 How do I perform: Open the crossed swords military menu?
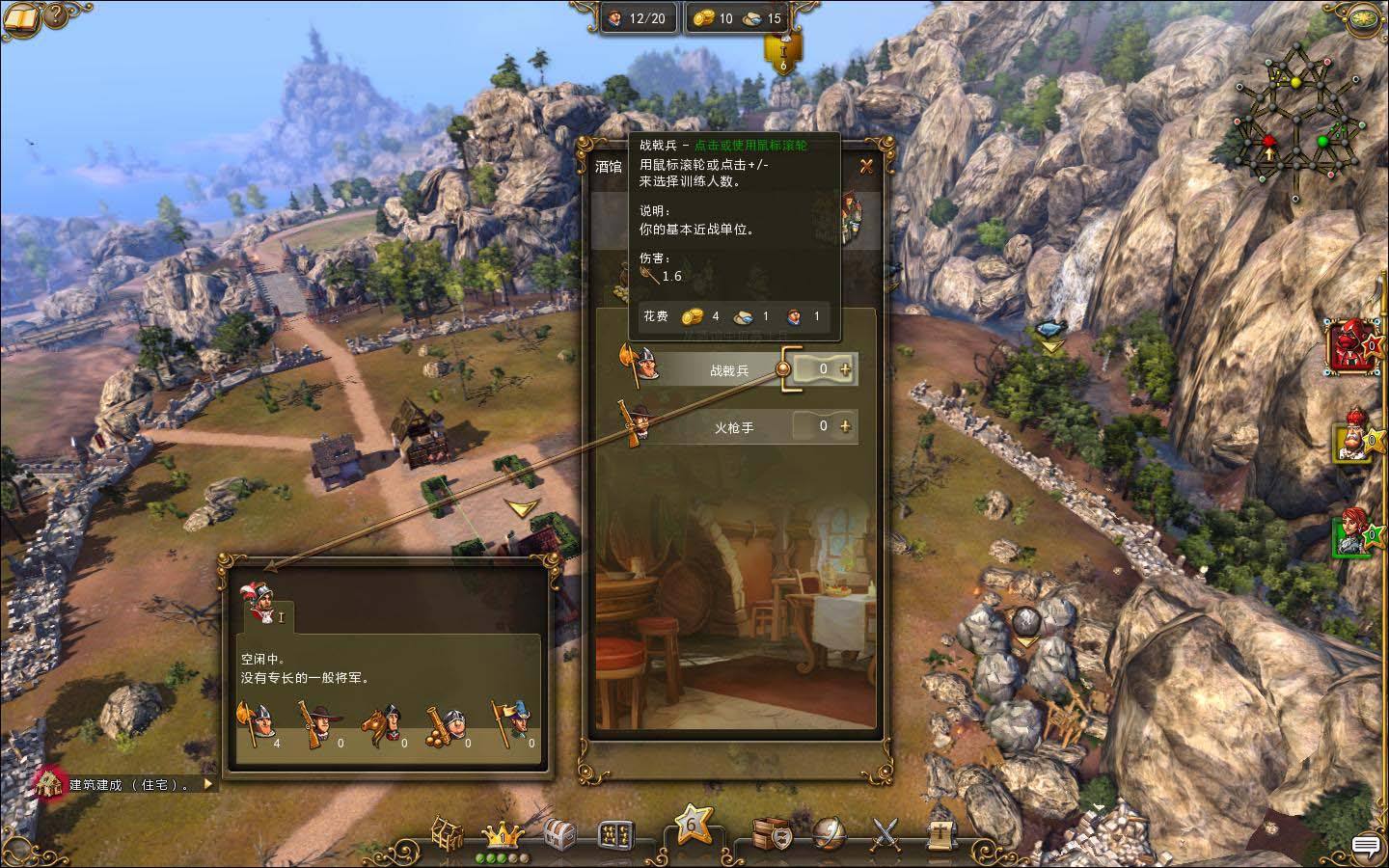point(885,833)
